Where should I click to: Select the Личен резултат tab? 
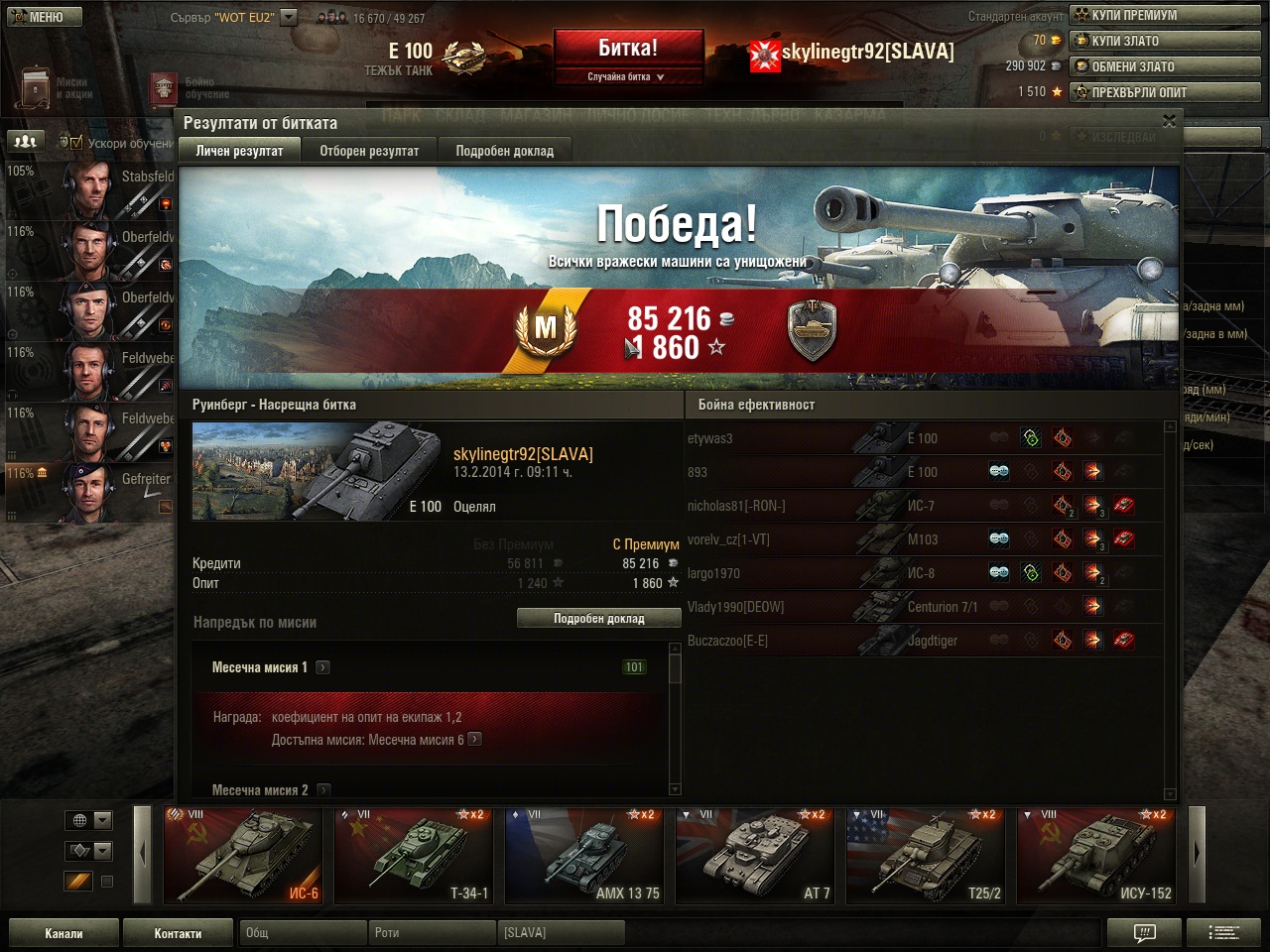tap(239, 151)
